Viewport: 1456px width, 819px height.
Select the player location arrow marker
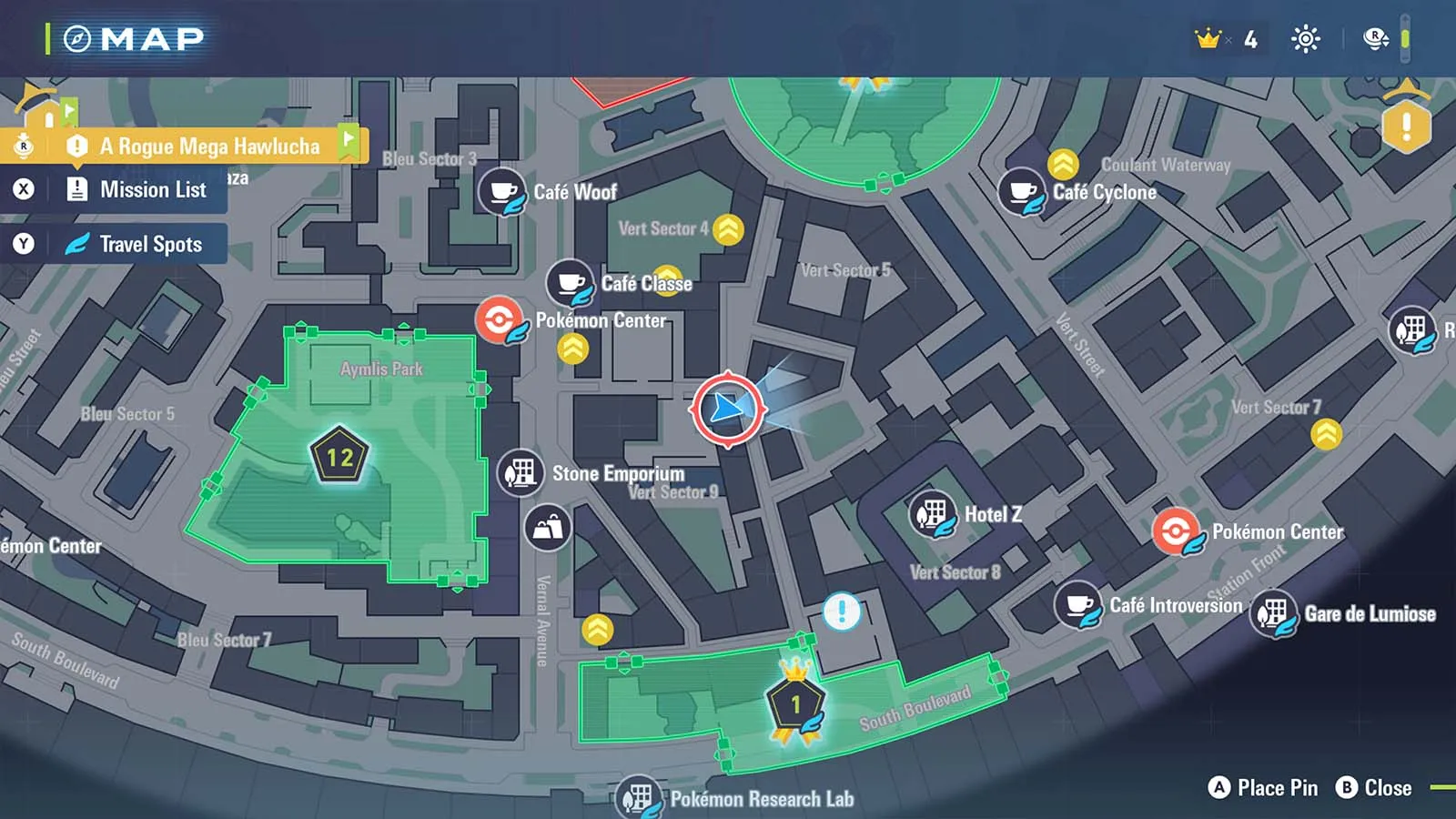tap(728, 409)
